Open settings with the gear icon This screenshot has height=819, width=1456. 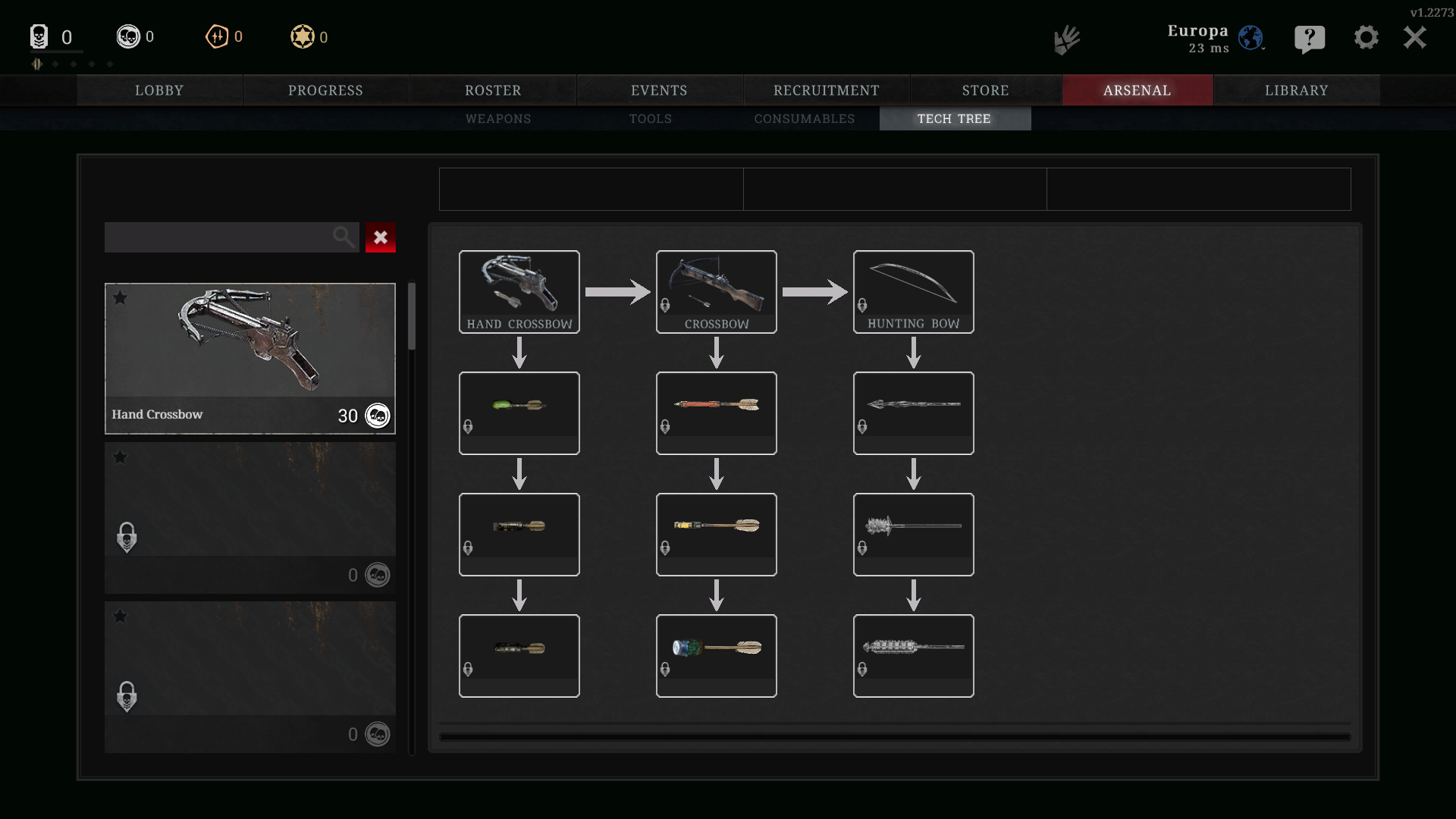1366,38
